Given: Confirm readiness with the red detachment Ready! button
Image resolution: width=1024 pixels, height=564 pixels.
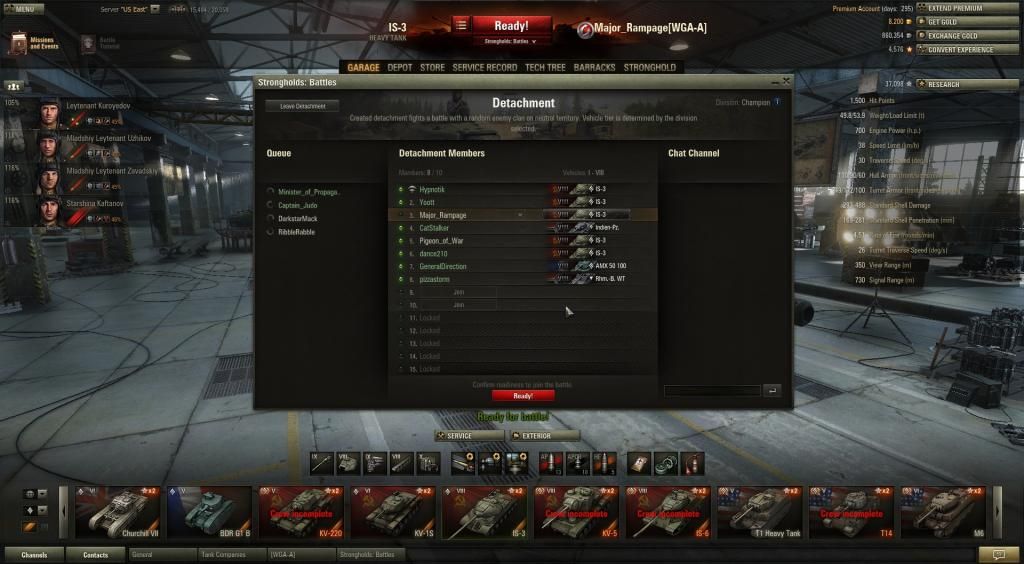Looking at the screenshot, I should click(x=523, y=395).
